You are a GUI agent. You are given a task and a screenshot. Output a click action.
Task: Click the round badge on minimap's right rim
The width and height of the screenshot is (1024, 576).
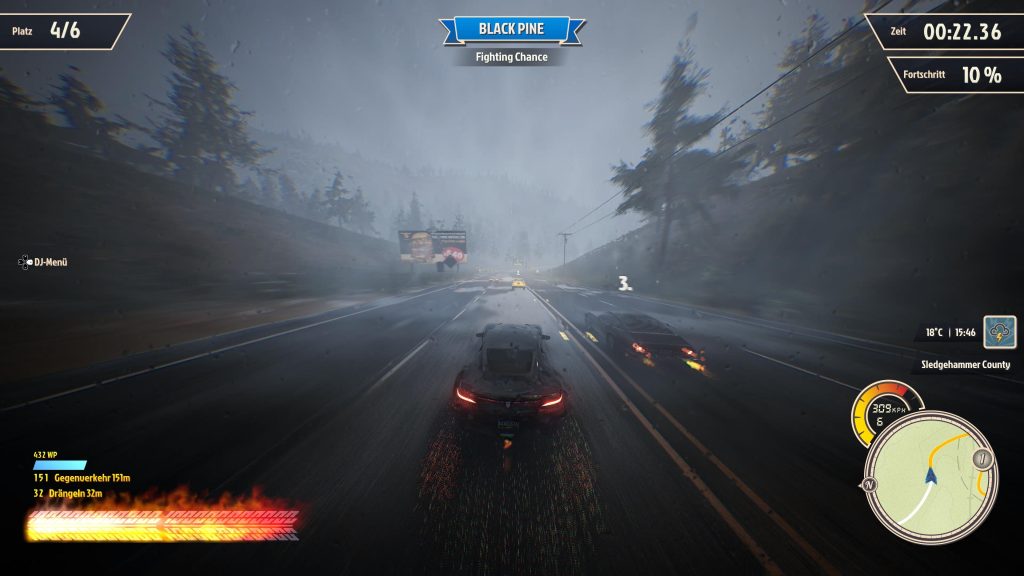[x=983, y=459]
